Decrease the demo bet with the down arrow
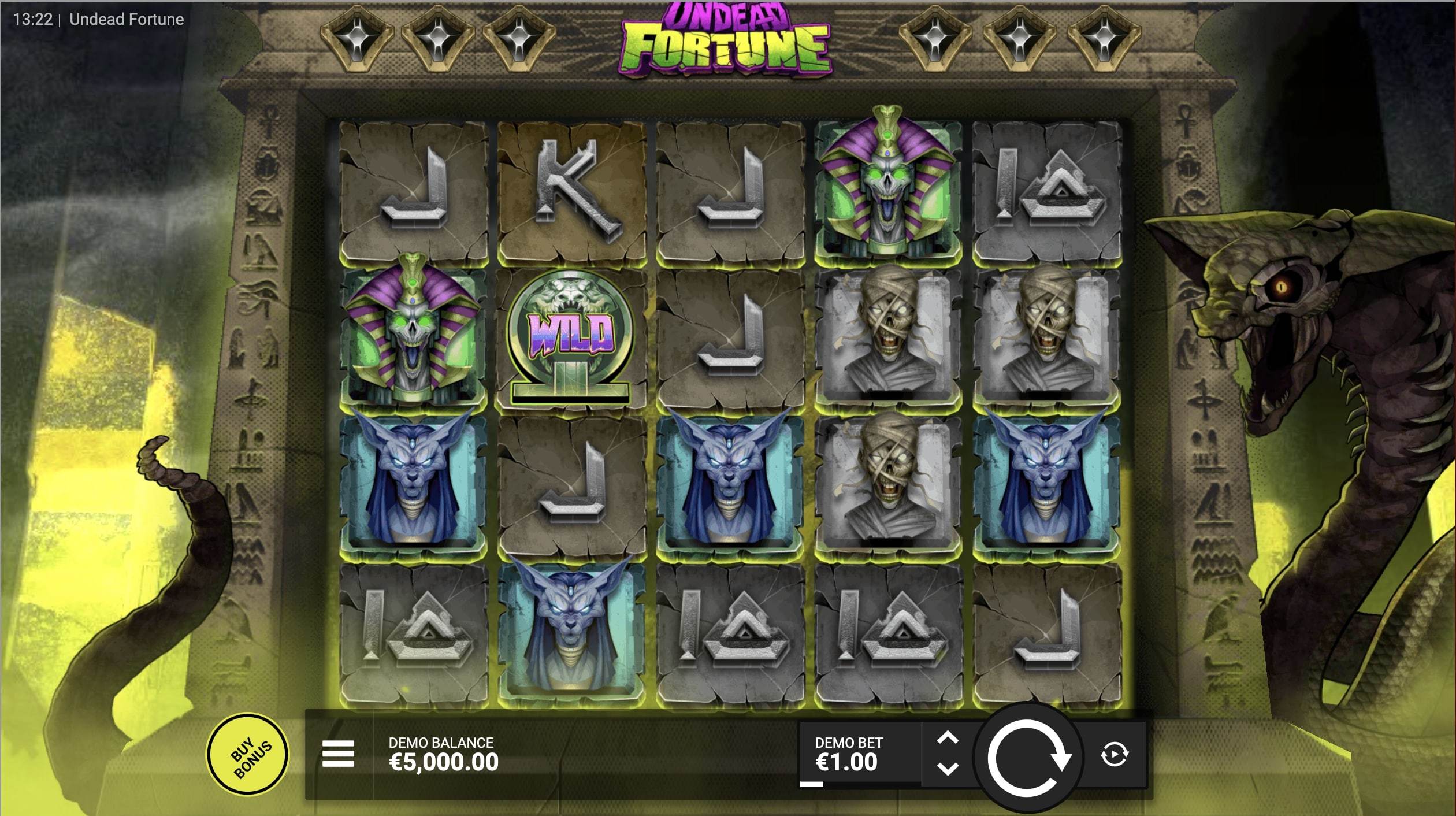 (948, 769)
